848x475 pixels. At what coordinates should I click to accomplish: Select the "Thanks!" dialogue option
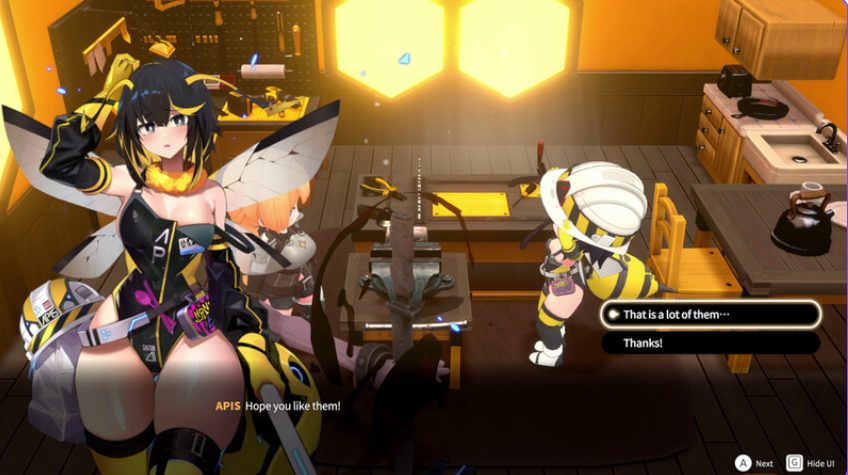710,343
